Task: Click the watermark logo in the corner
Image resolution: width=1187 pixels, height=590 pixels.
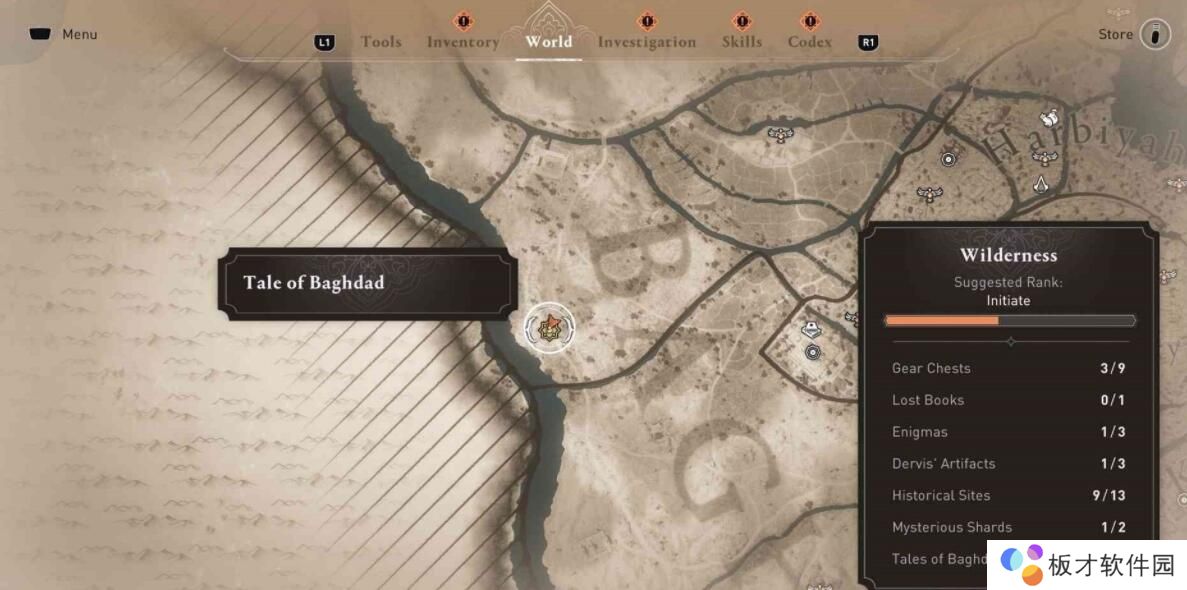Action: [1022, 563]
